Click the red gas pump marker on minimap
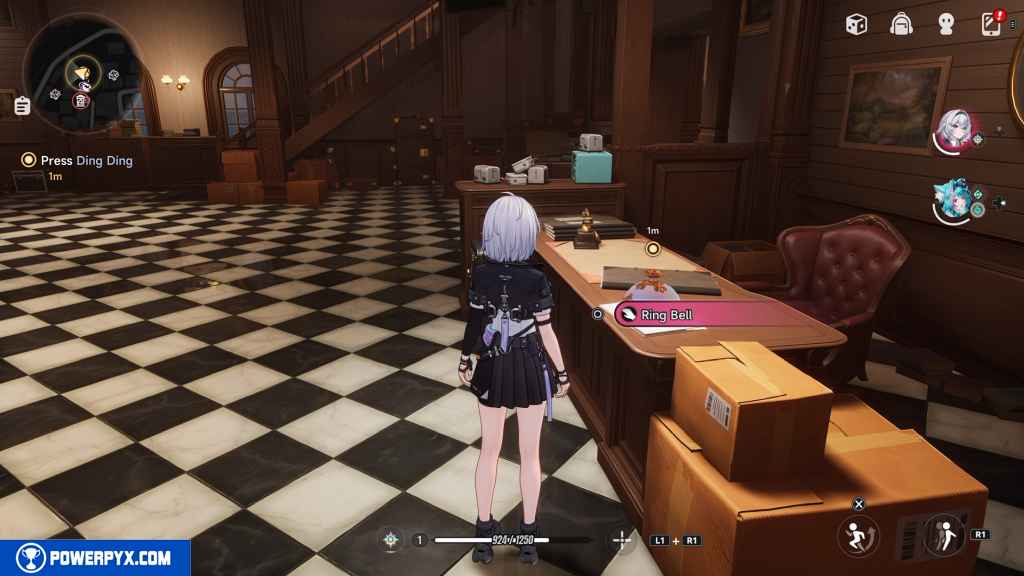Image resolution: width=1024 pixels, height=576 pixels. click(x=81, y=99)
